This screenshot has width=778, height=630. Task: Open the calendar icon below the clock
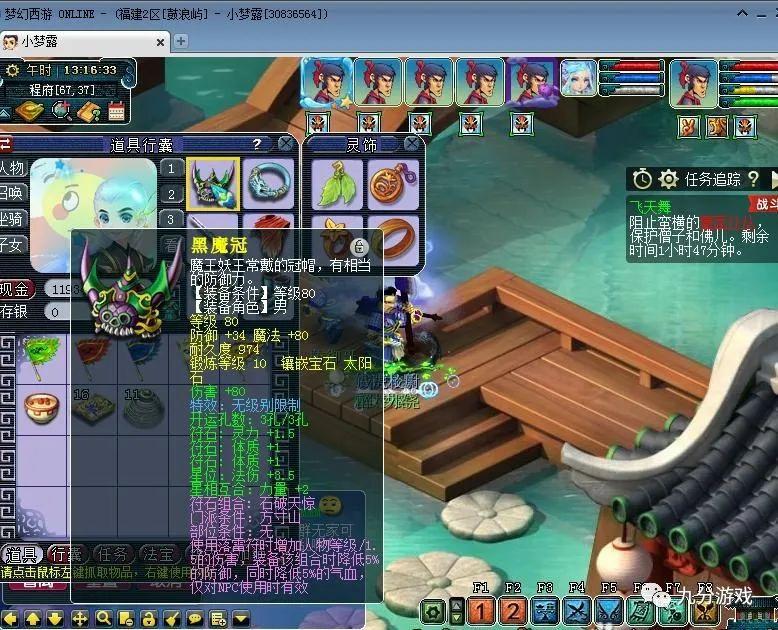pyautogui.click(x=116, y=111)
